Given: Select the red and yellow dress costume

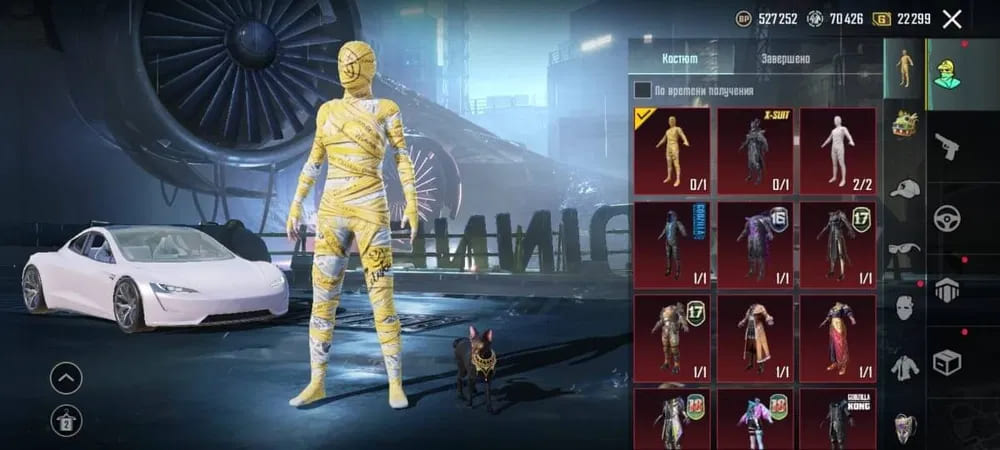Looking at the screenshot, I should tap(837, 338).
